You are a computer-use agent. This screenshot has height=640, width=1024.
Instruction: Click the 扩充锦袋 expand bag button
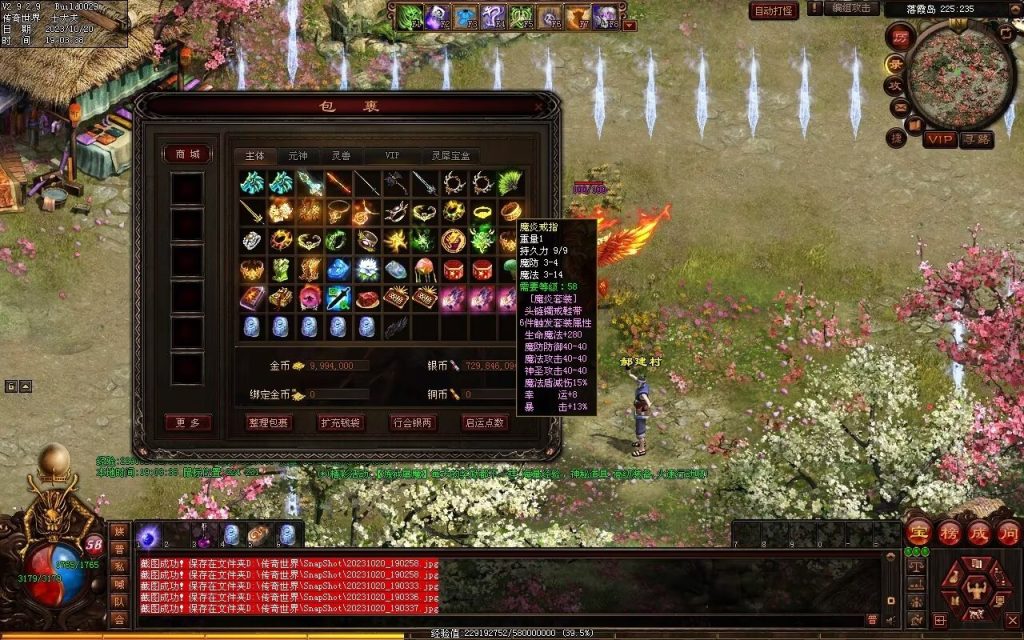341,423
